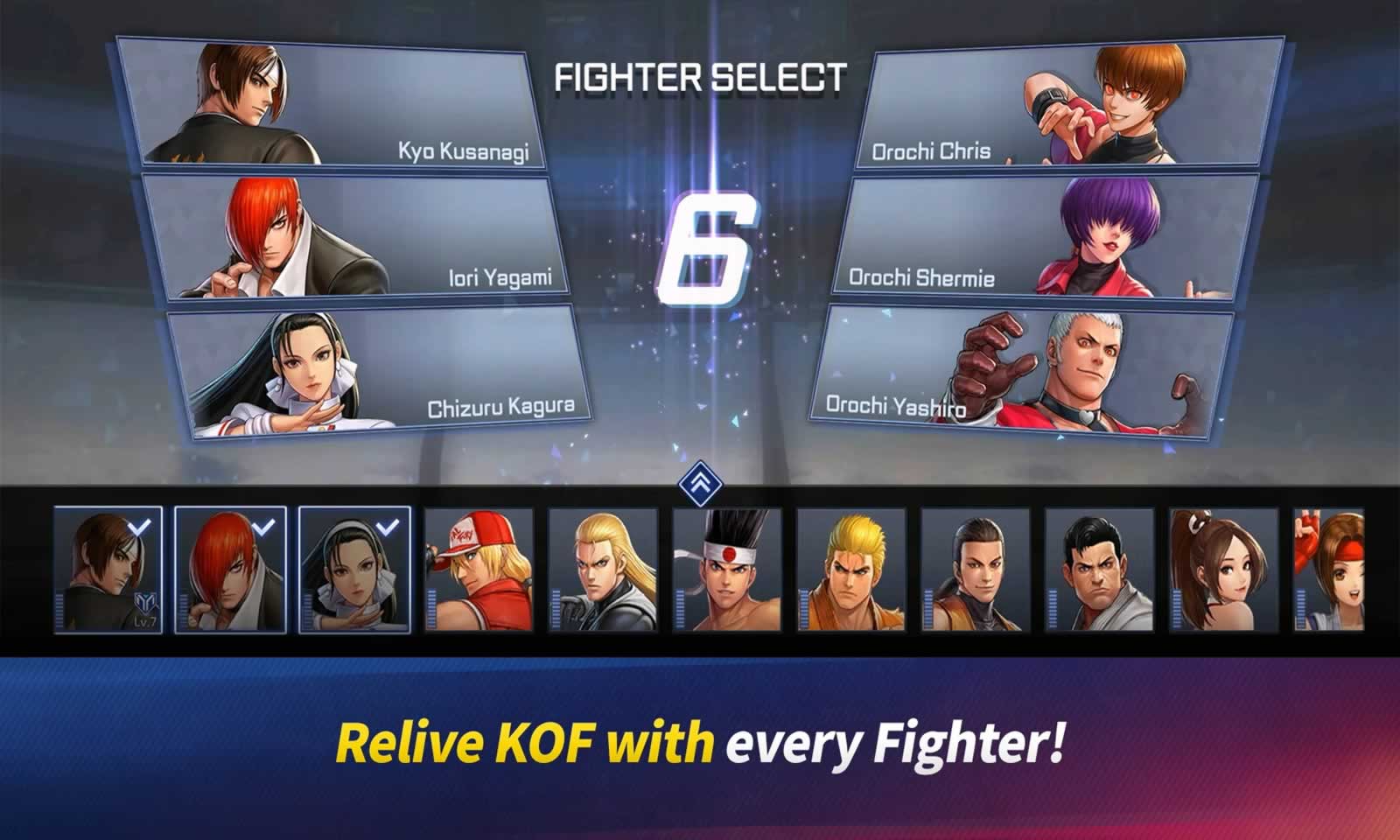Deselect Iori Yagami's checkmark
The height and width of the screenshot is (840, 1400).
(x=262, y=527)
